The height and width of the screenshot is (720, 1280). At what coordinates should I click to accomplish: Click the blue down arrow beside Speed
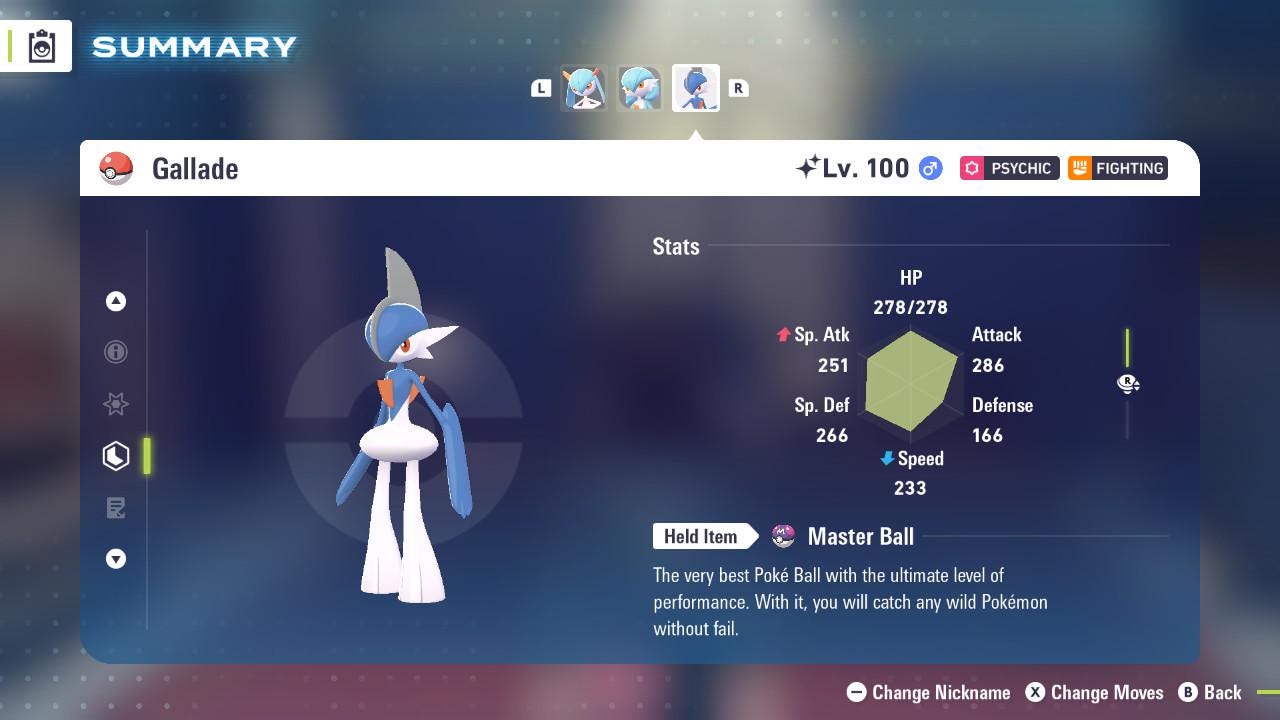pos(885,459)
